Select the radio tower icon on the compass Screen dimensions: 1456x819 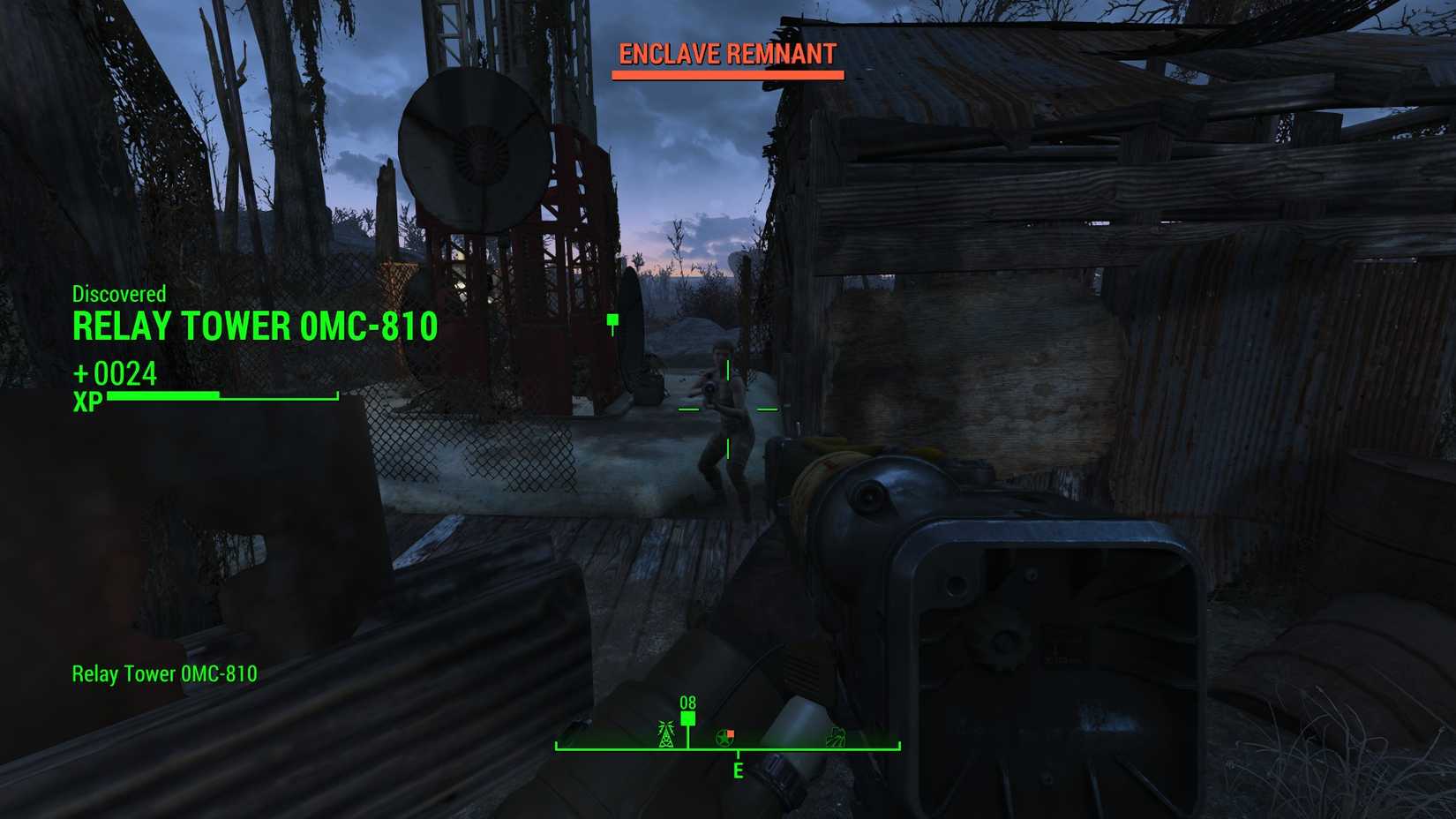click(665, 735)
